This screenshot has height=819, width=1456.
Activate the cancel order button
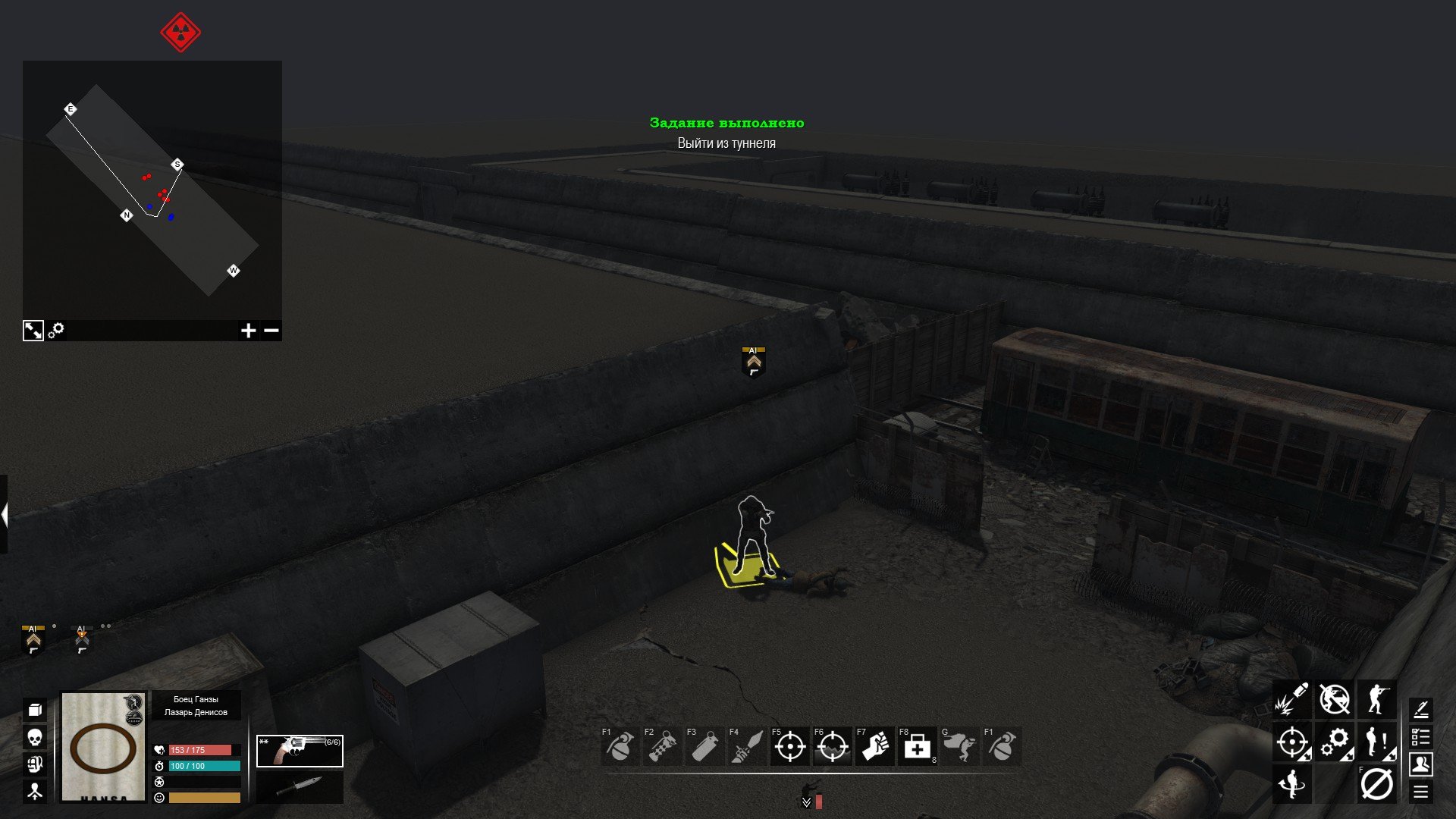pyautogui.click(x=1376, y=784)
